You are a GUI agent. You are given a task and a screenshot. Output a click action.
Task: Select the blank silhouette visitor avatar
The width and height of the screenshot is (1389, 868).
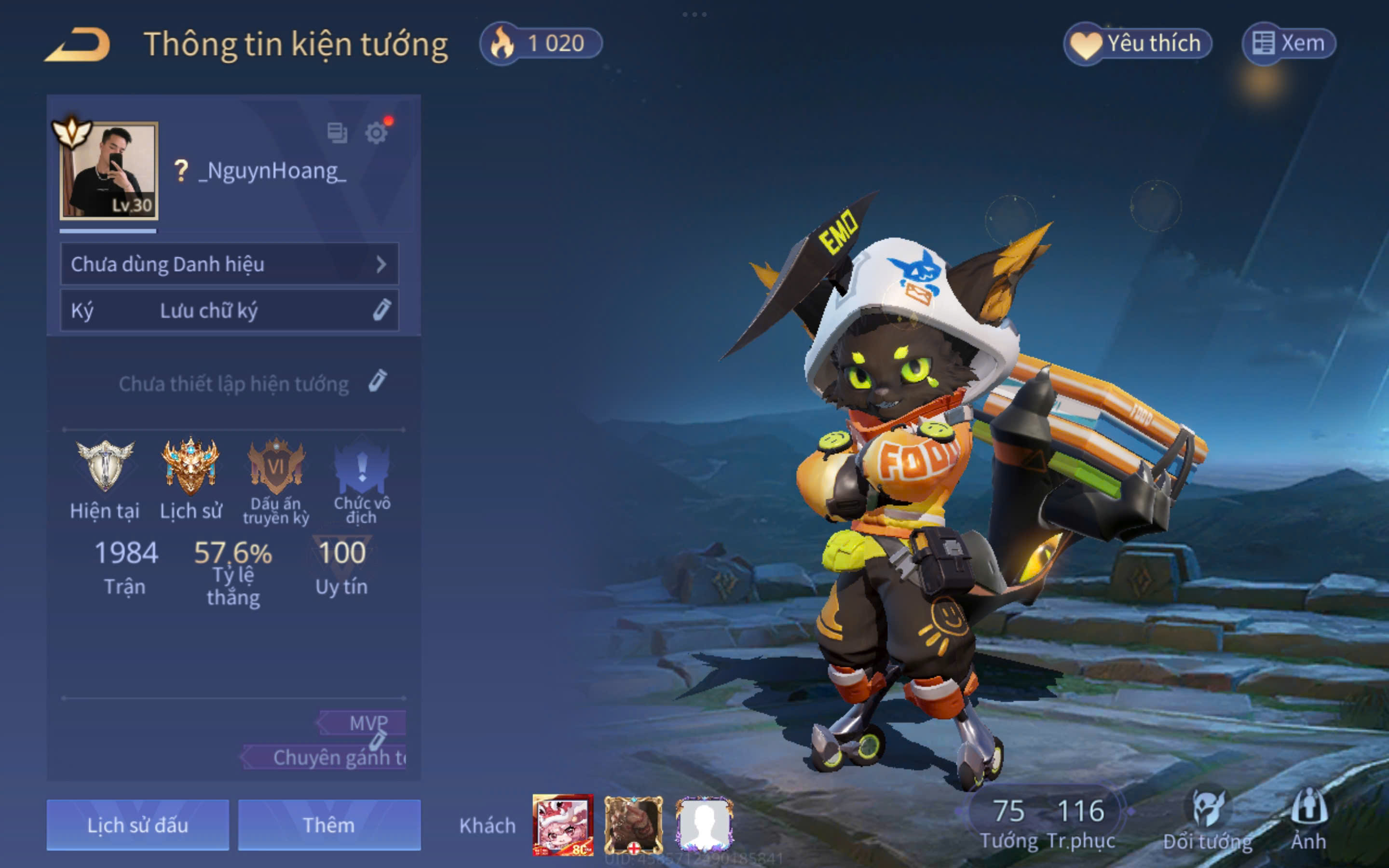tap(704, 825)
